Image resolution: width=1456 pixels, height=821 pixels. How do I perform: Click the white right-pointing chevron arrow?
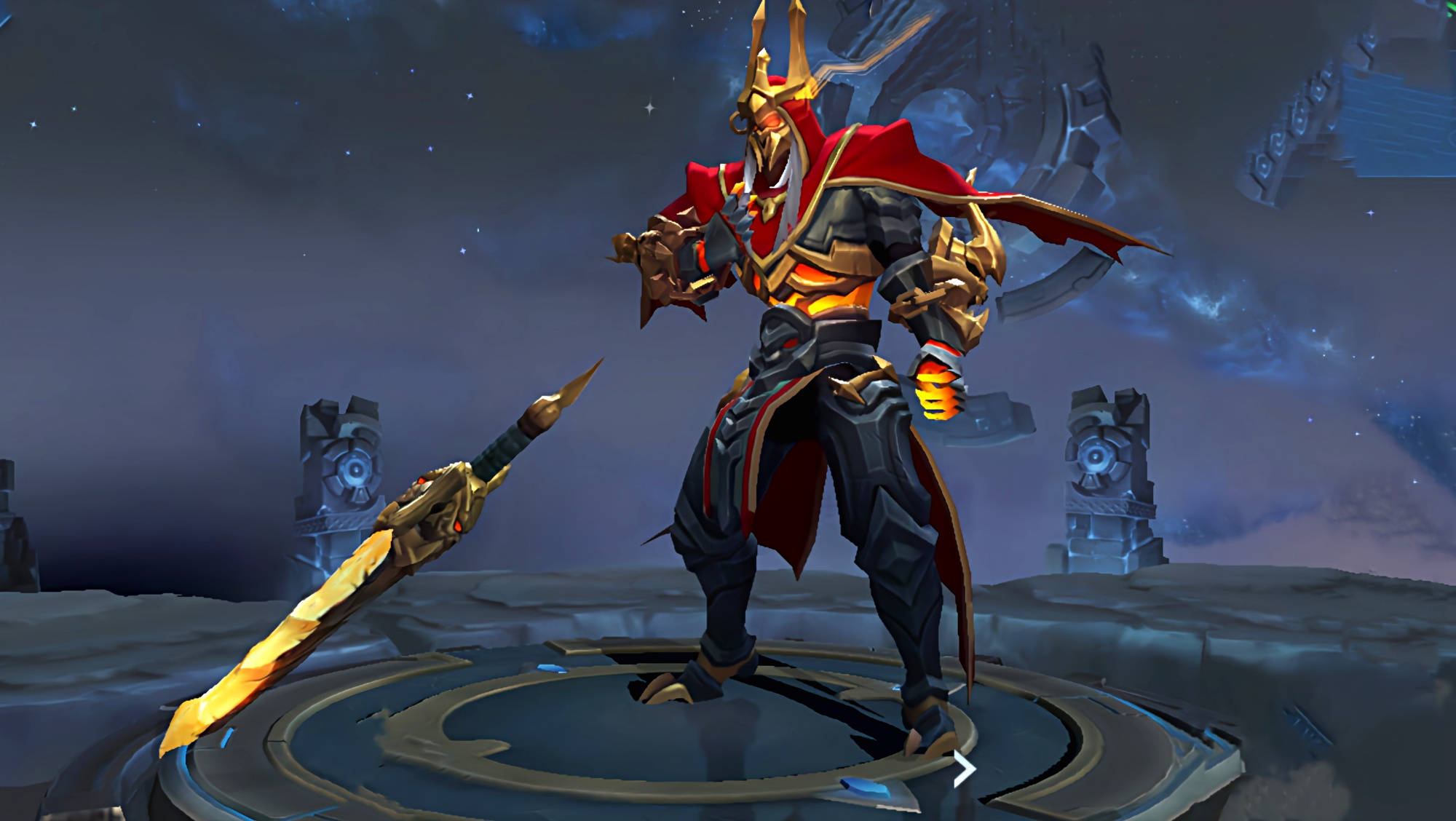[965, 769]
